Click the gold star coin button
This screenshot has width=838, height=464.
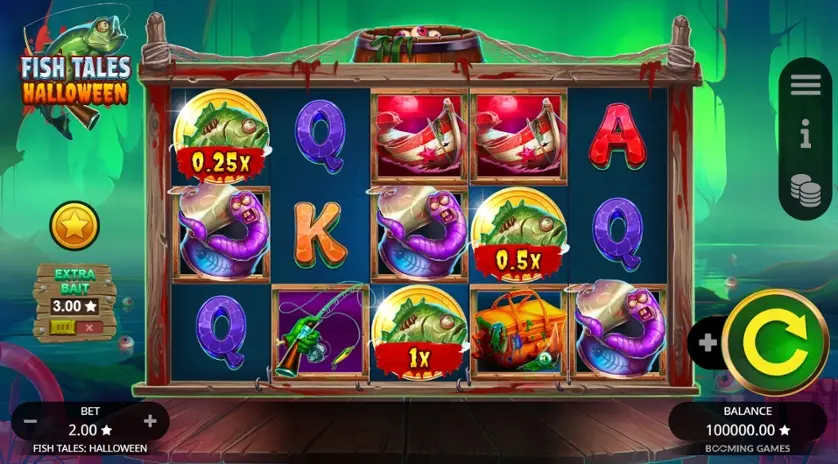(x=75, y=226)
